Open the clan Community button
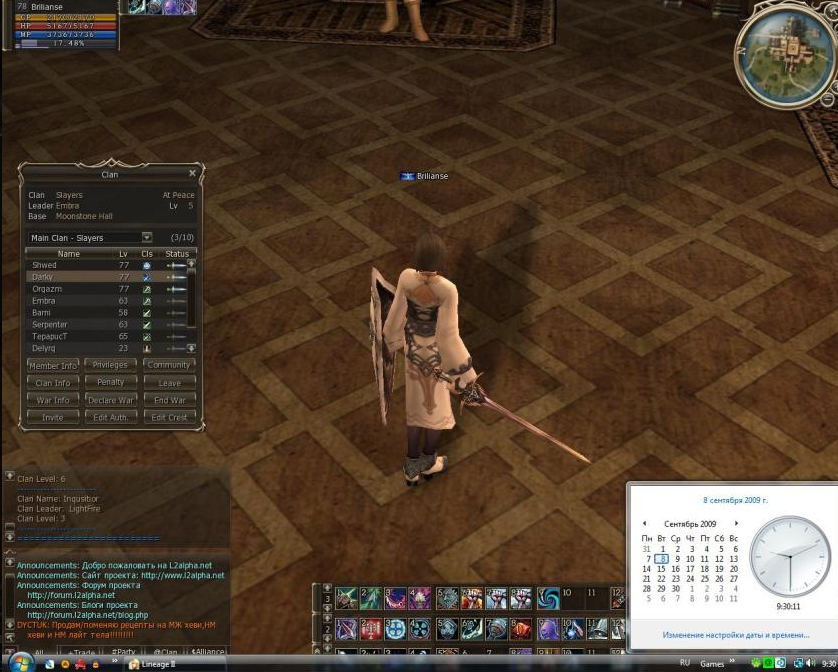 (169, 365)
